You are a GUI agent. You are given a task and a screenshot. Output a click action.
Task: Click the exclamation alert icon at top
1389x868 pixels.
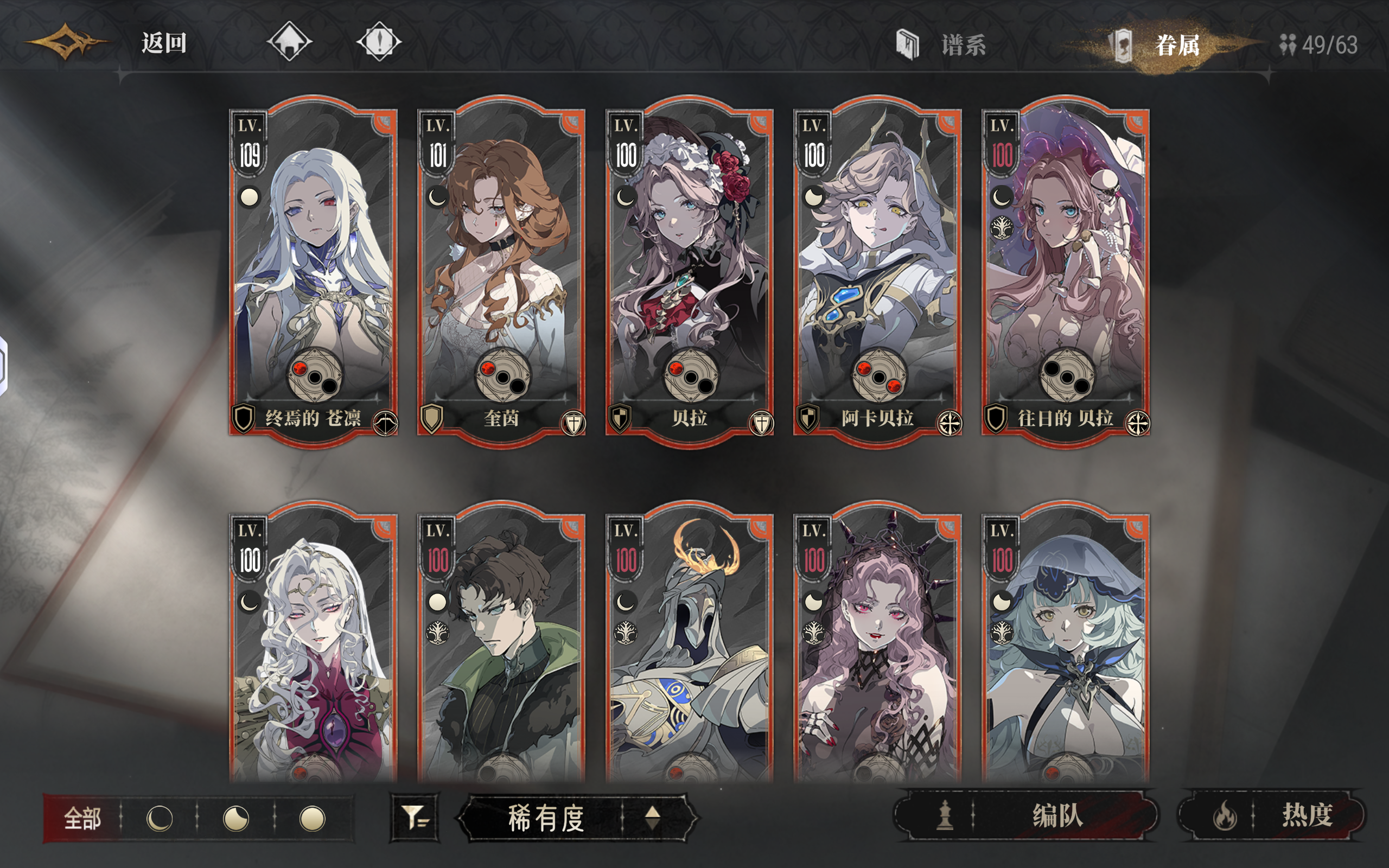[x=380, y=42]
